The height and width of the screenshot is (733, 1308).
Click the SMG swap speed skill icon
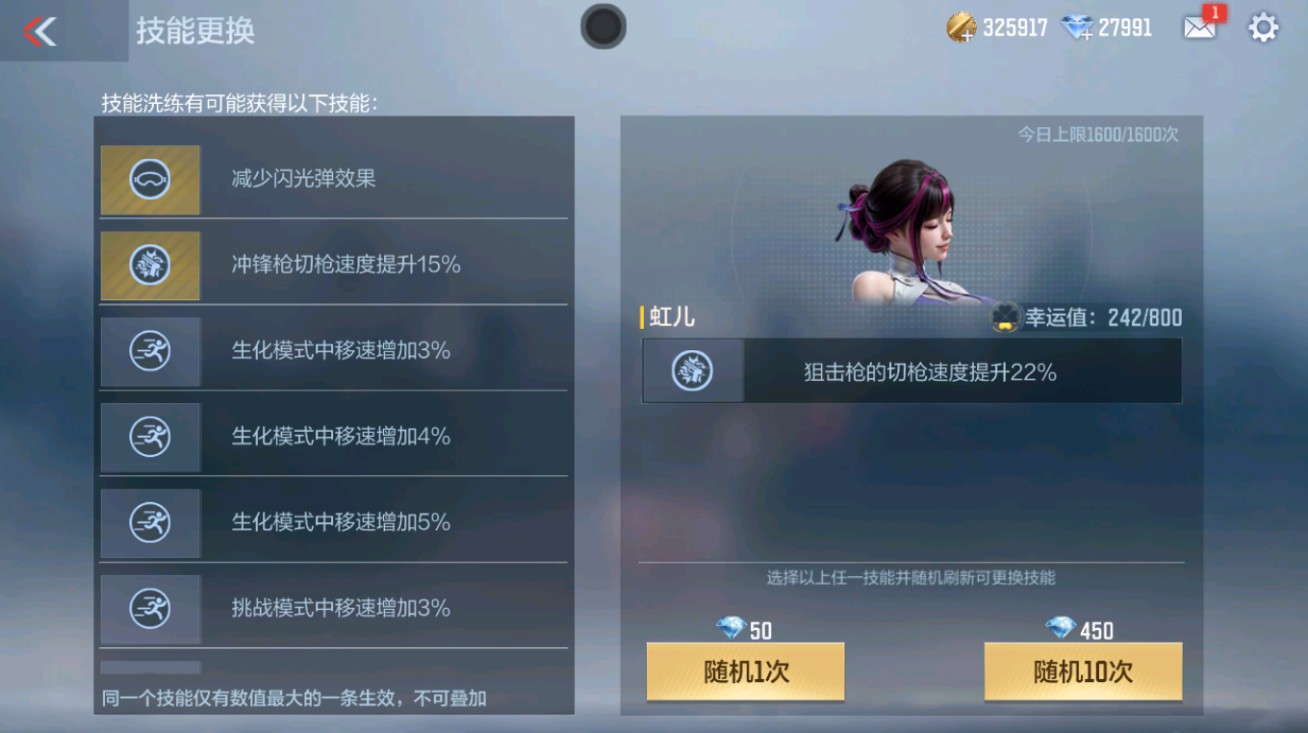coord(150,265)
